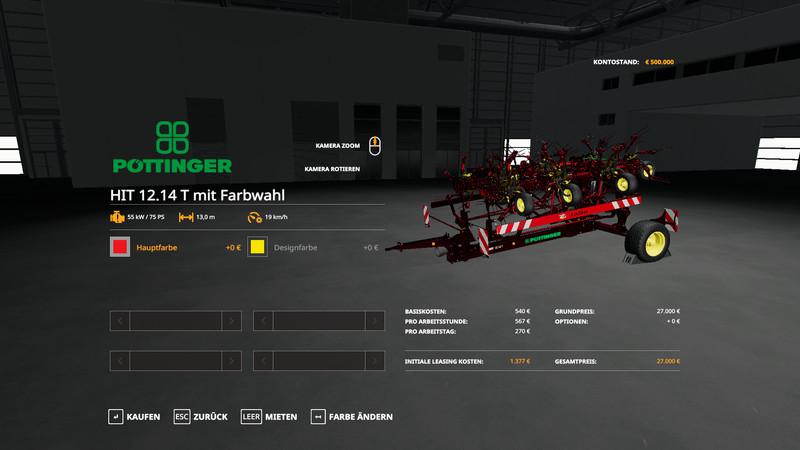Lease the implement with Mieten

point(269,416)
